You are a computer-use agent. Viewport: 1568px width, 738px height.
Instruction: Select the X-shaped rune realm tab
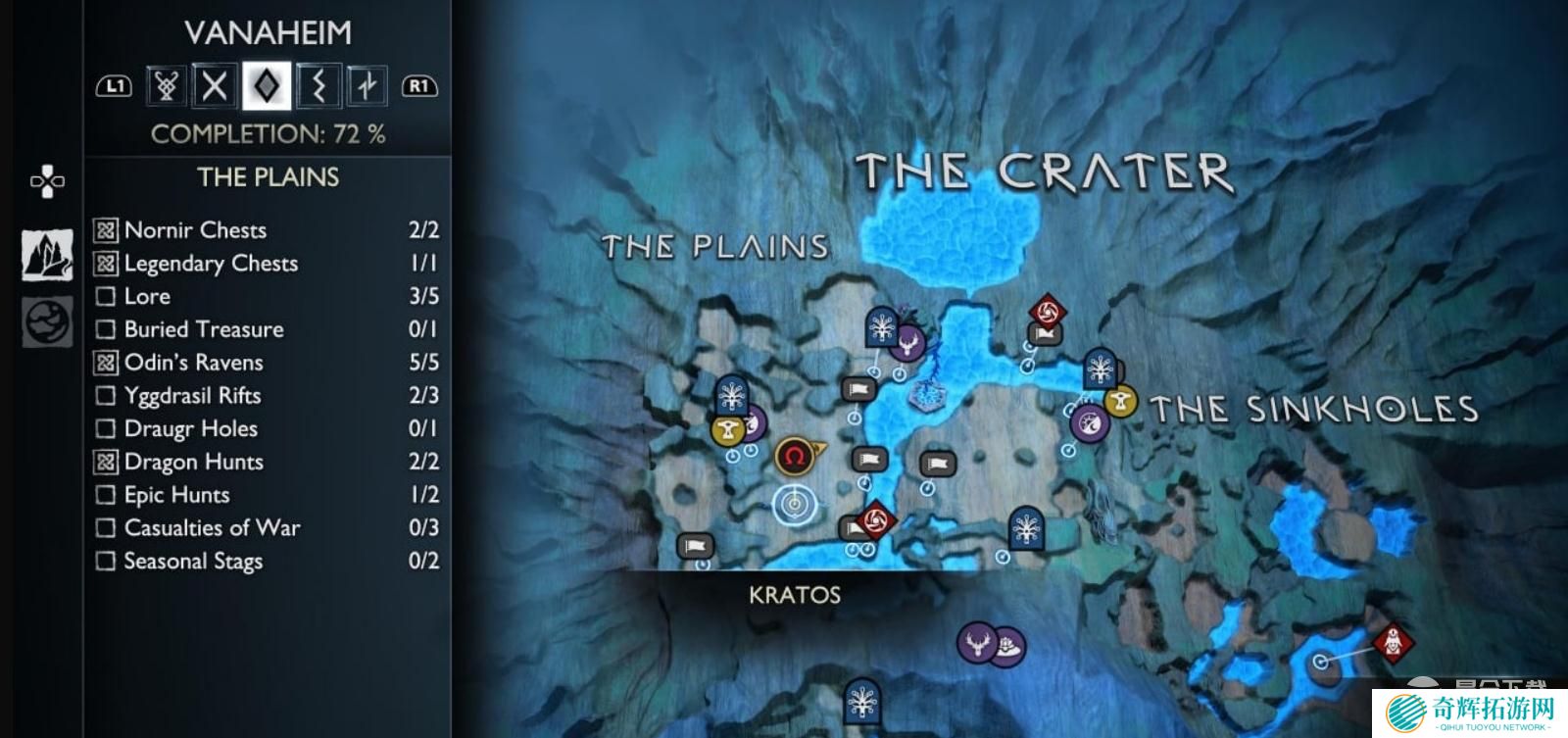(x=215, y=86)
